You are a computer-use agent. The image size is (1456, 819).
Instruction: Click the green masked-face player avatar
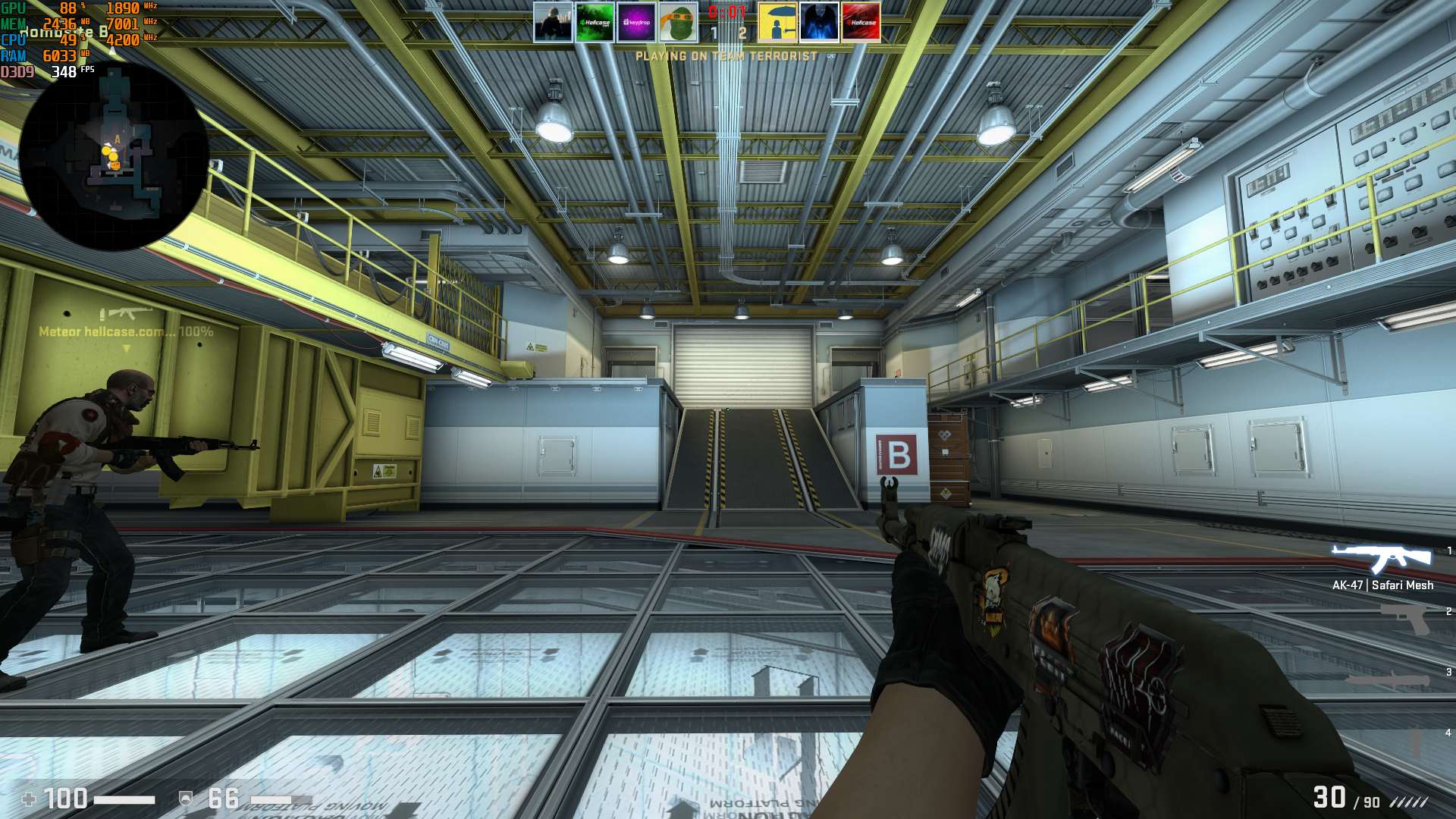coord(676,21)
